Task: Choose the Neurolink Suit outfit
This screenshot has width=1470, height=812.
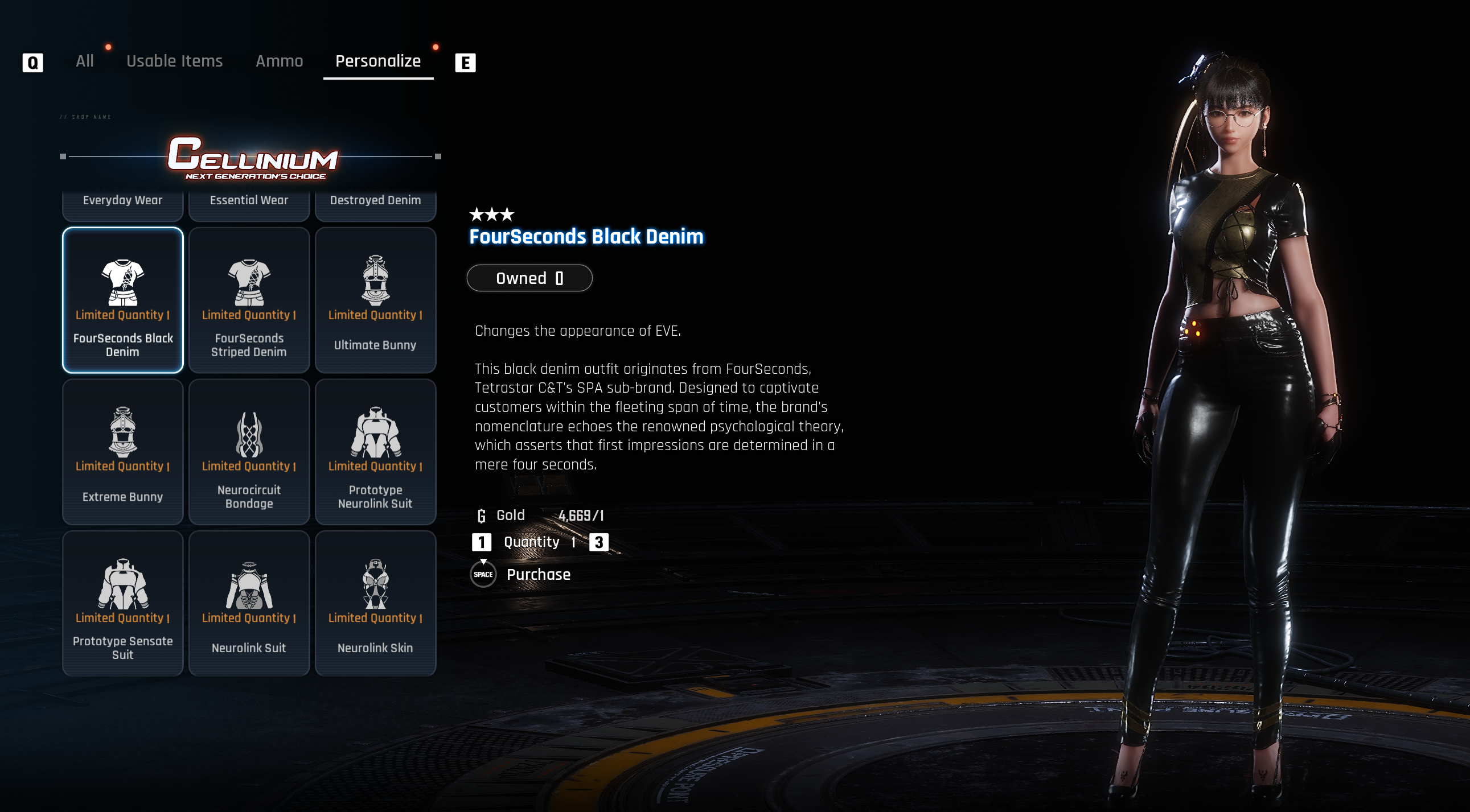Action: (x=249, y=603)
